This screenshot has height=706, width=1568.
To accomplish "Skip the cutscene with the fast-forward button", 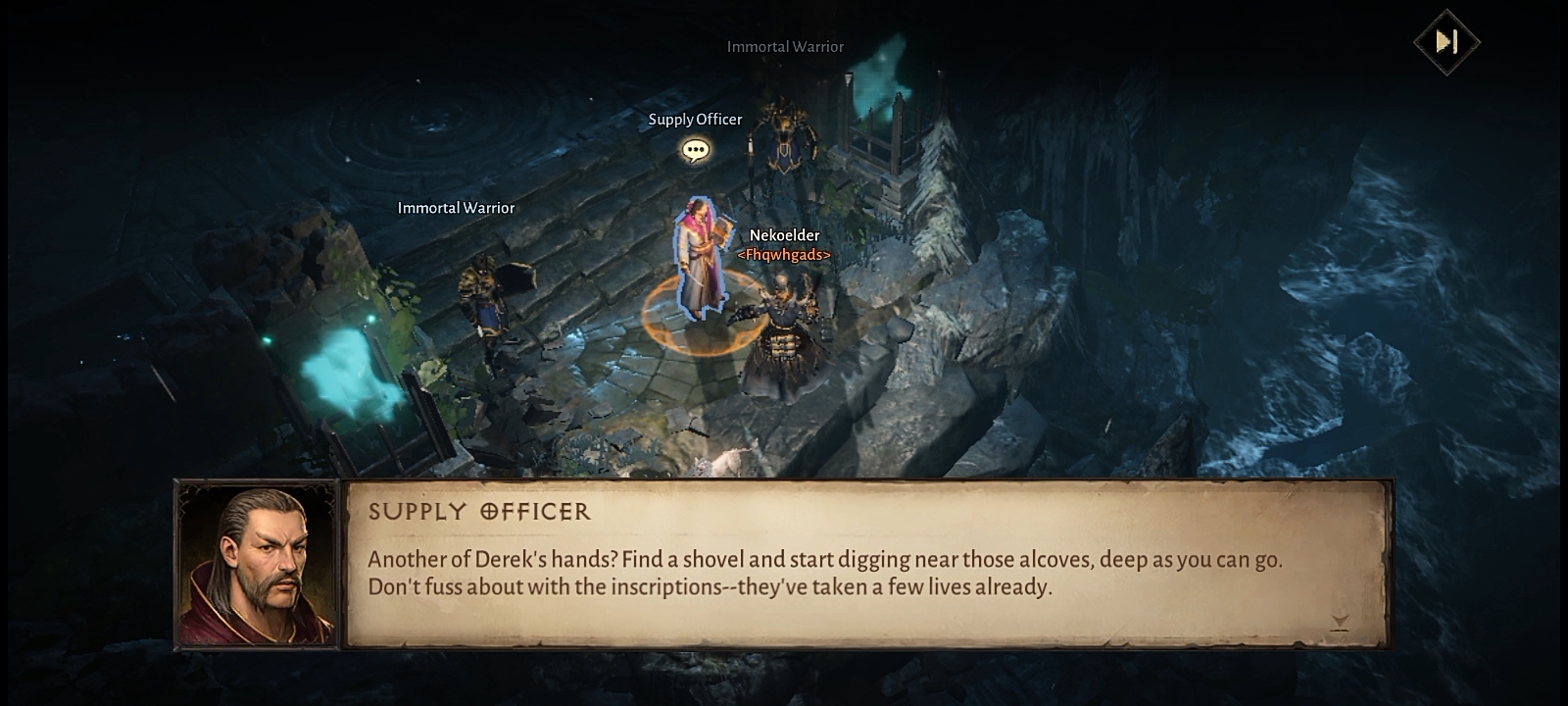I will coord(1446,42).
